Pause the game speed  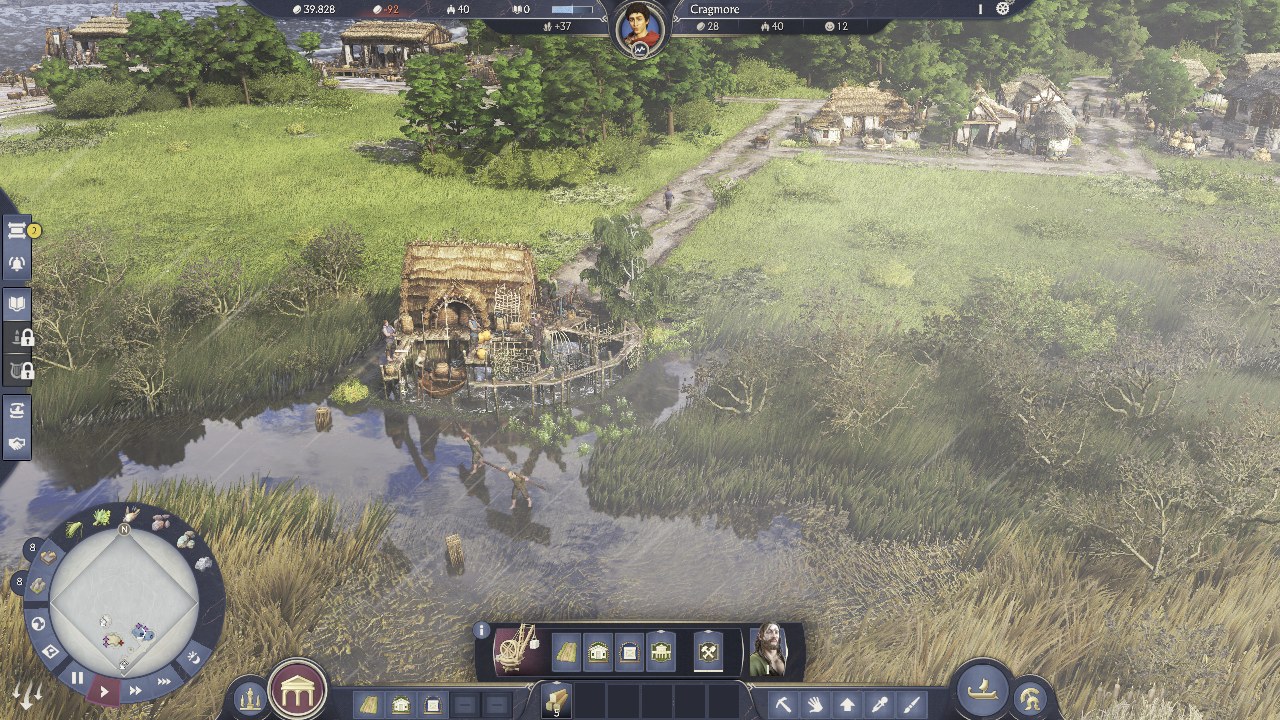[x=77, y=678]
